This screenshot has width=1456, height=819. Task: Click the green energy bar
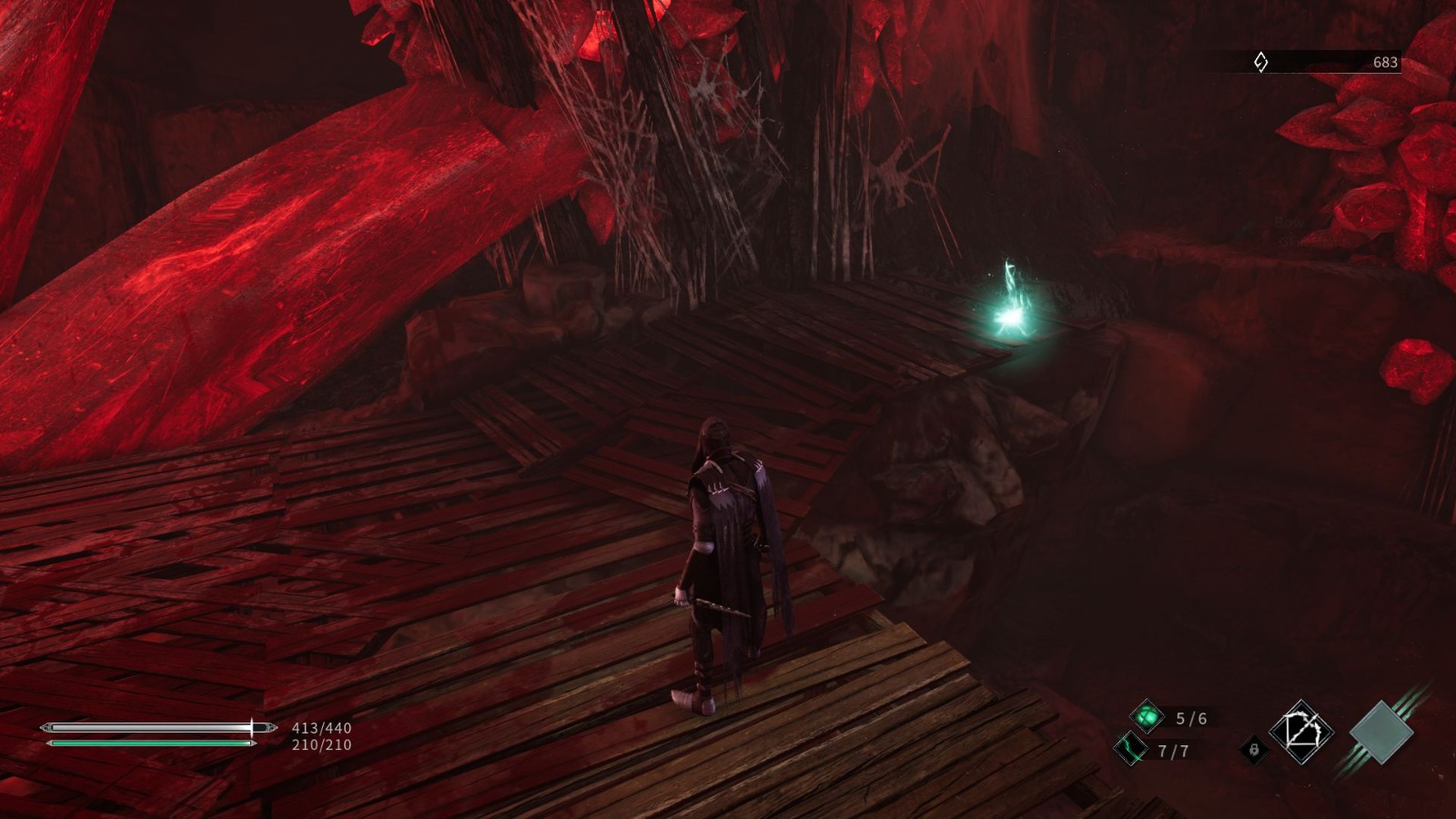pyautogui.click(x=150, y=743)
